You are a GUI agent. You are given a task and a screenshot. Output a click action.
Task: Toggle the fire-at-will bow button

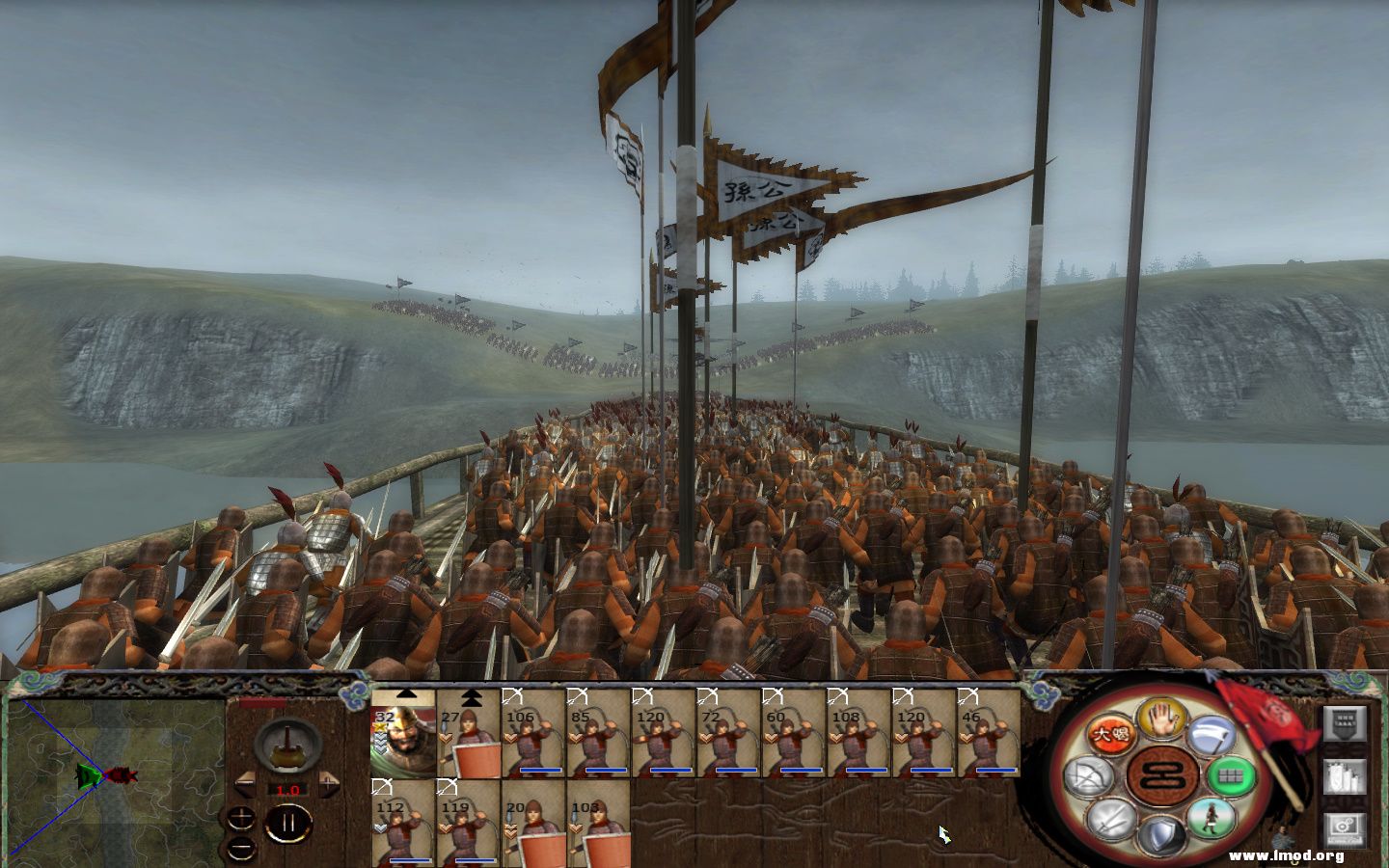tap(1086, 774)
